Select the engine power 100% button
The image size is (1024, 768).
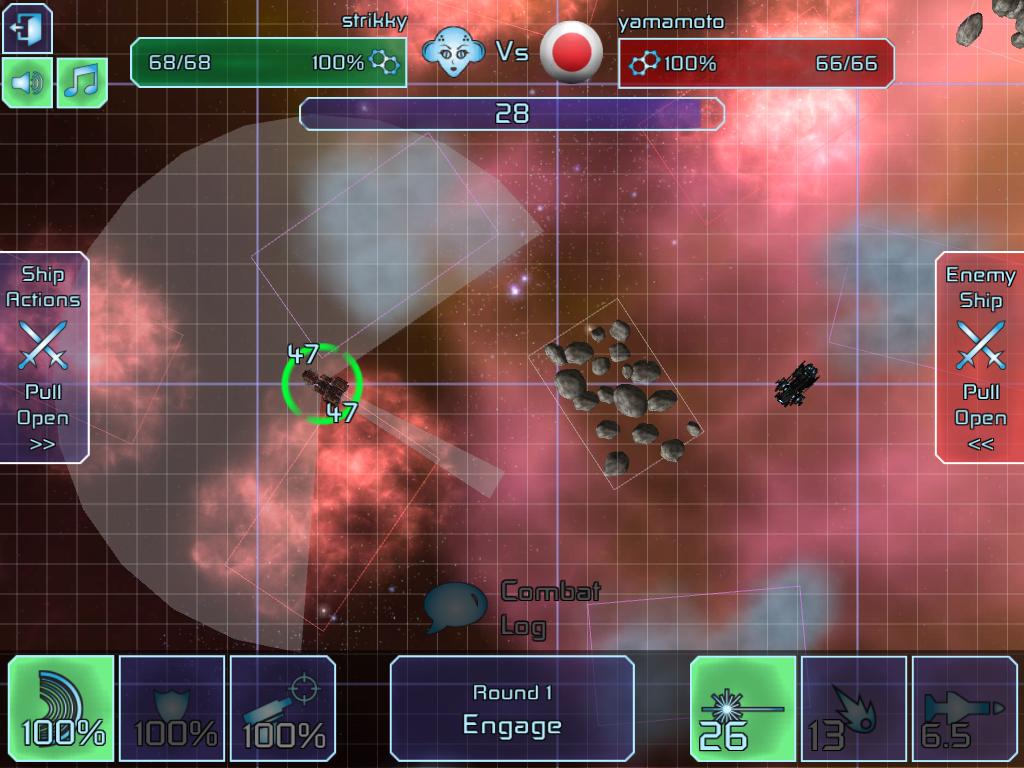62,708
